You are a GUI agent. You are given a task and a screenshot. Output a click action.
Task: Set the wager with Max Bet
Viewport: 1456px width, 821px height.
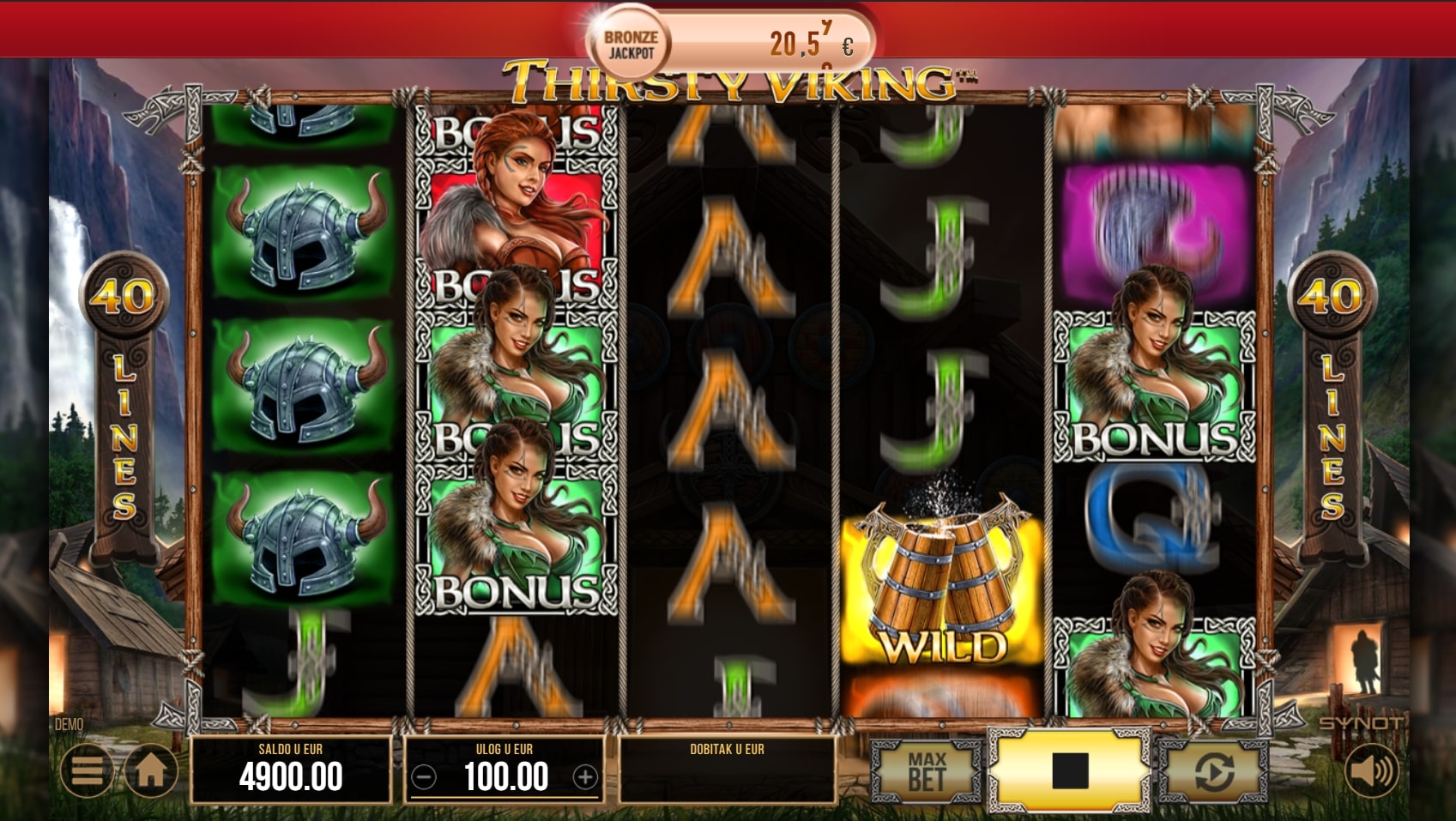(927, 770)
